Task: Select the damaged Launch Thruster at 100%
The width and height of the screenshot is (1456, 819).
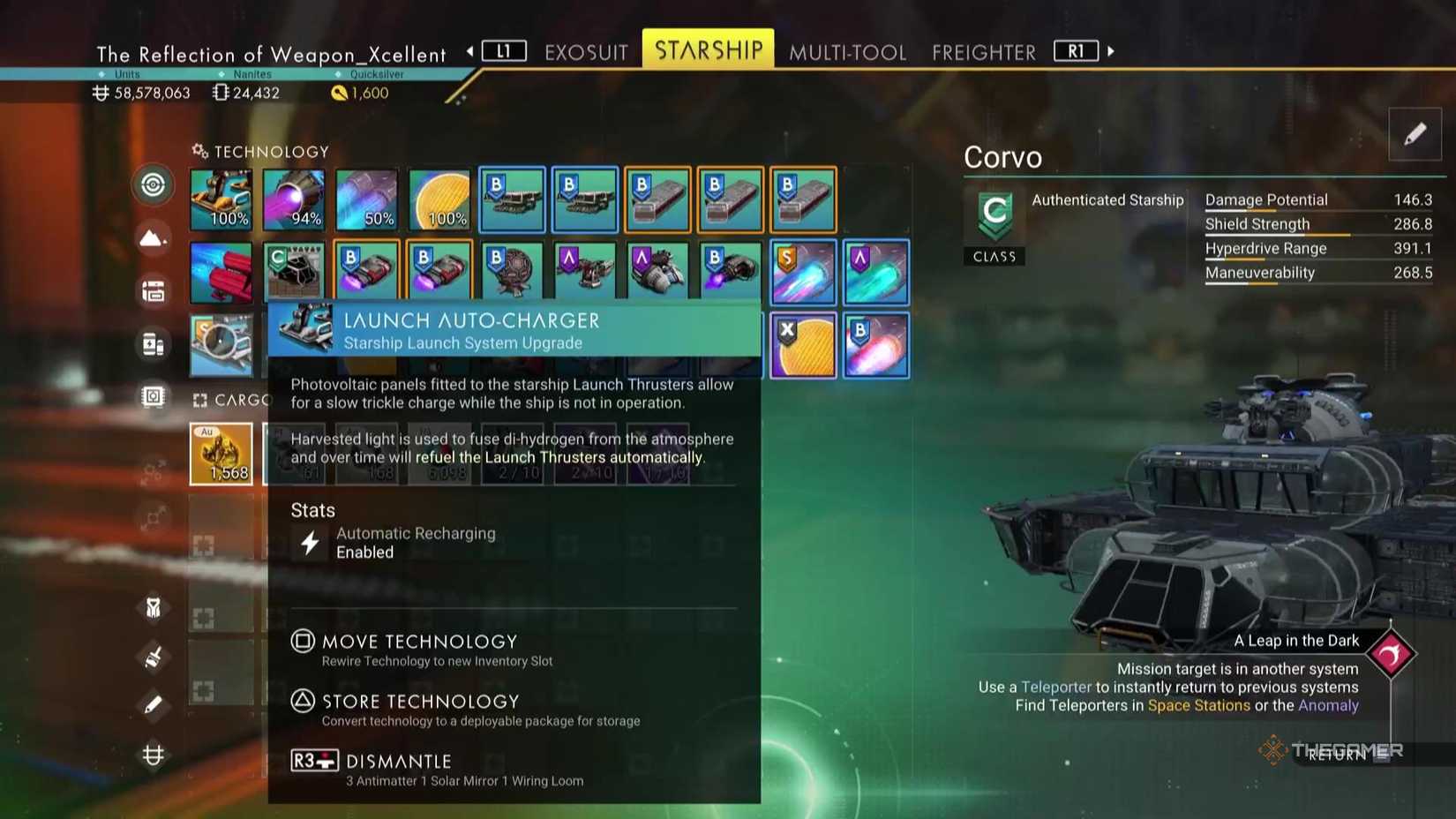Action: pos(221,199)
